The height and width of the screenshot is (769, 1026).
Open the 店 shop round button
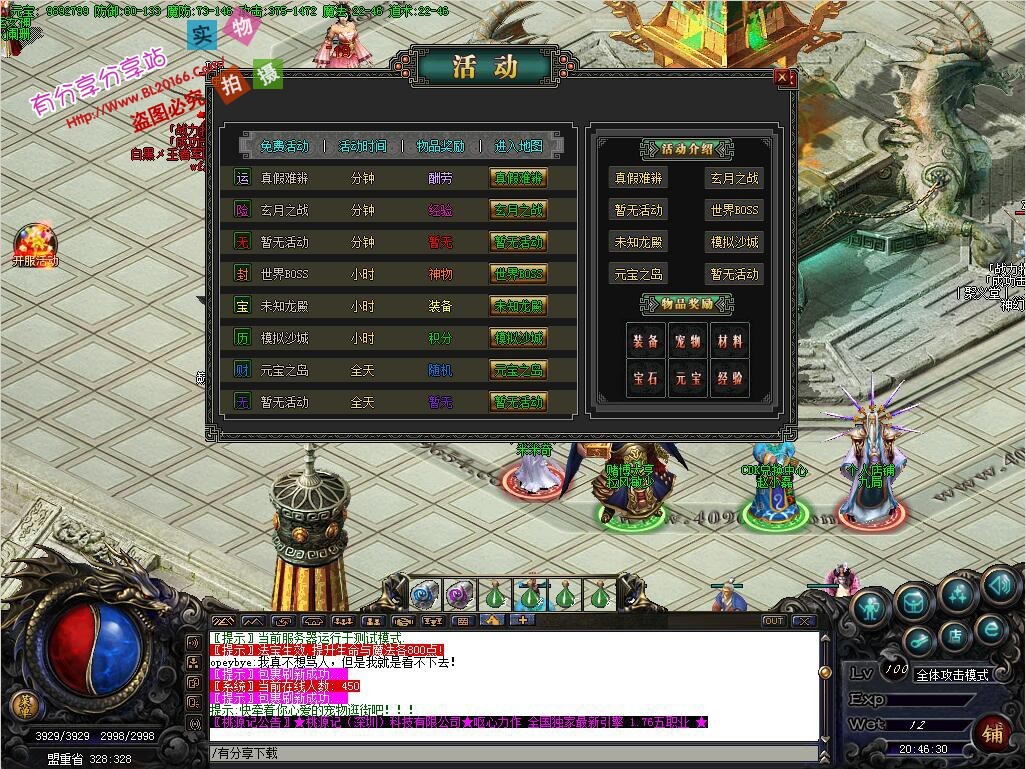[x=955, y=635]
